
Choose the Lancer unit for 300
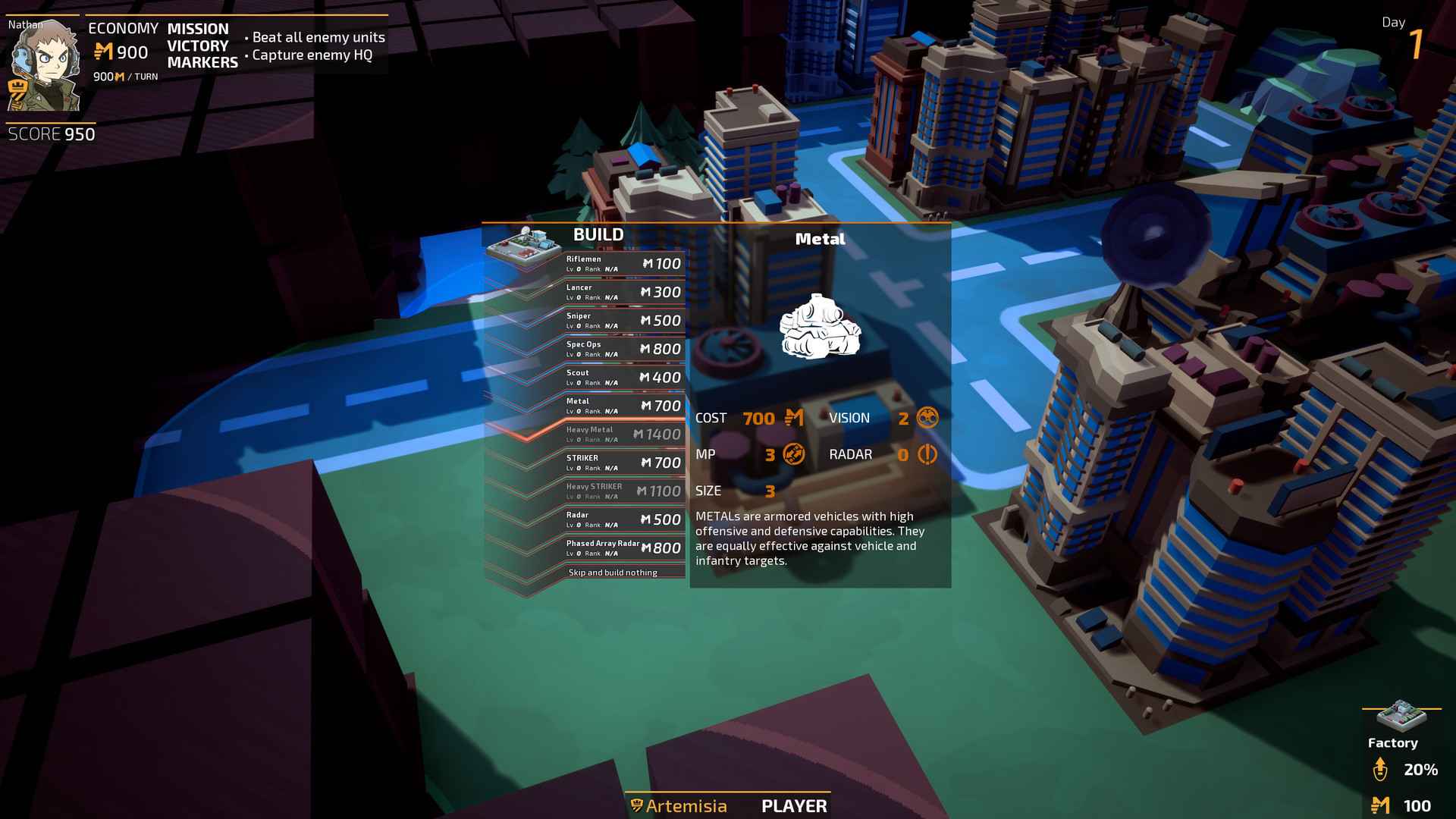pos(623,292)
